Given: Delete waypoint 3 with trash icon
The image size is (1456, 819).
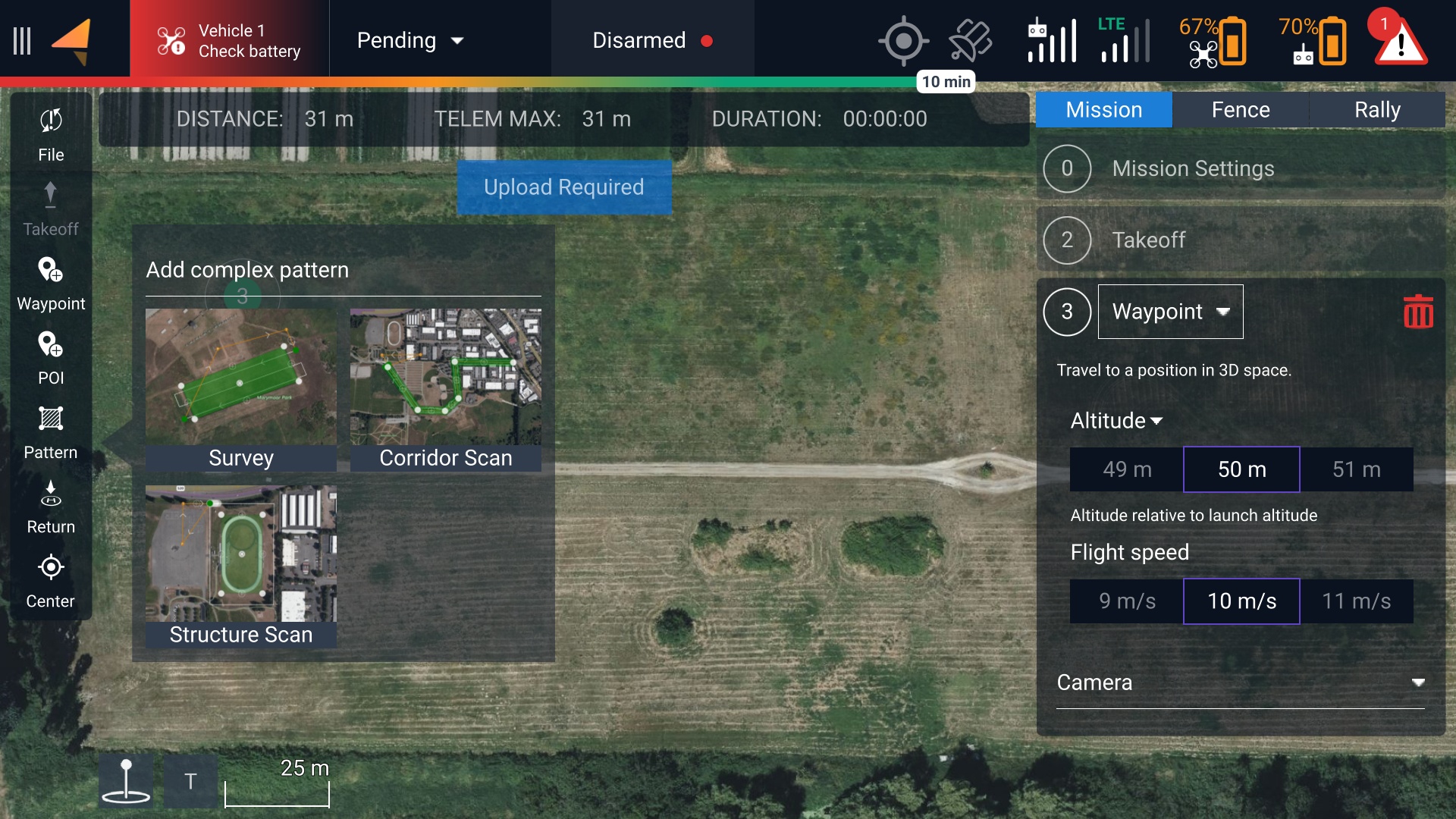Looking at the screenshot, I should click(x=1417, y=312).
